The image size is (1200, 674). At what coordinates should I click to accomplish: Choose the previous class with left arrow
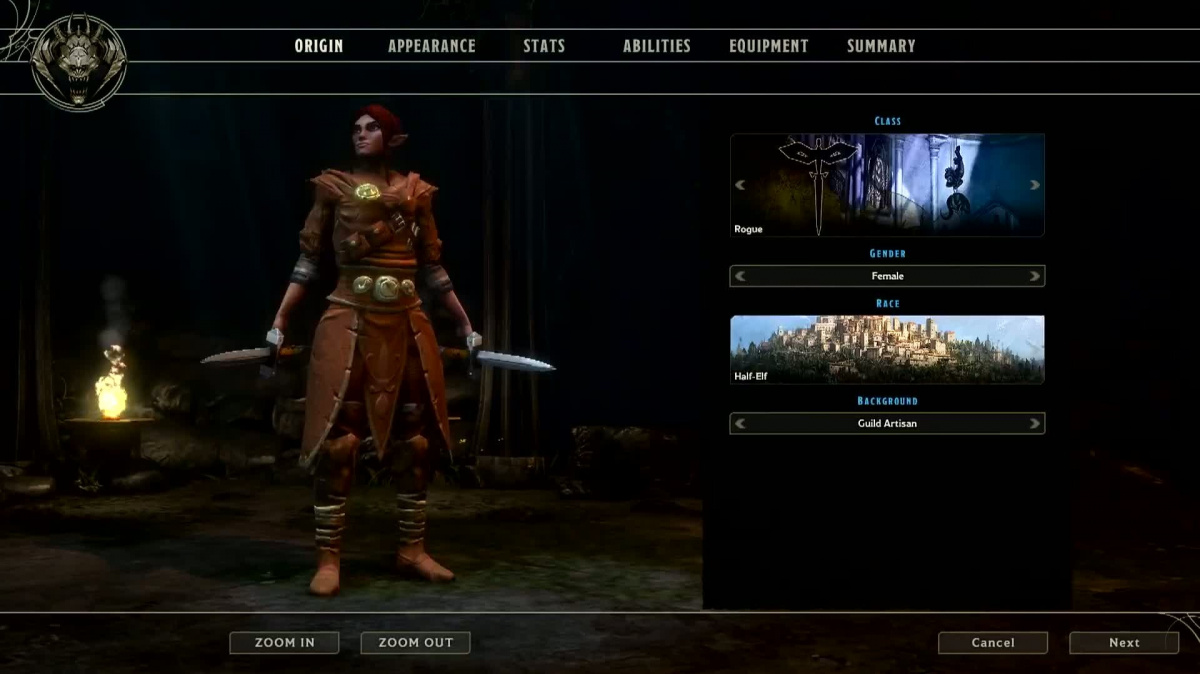pos(741,185)
